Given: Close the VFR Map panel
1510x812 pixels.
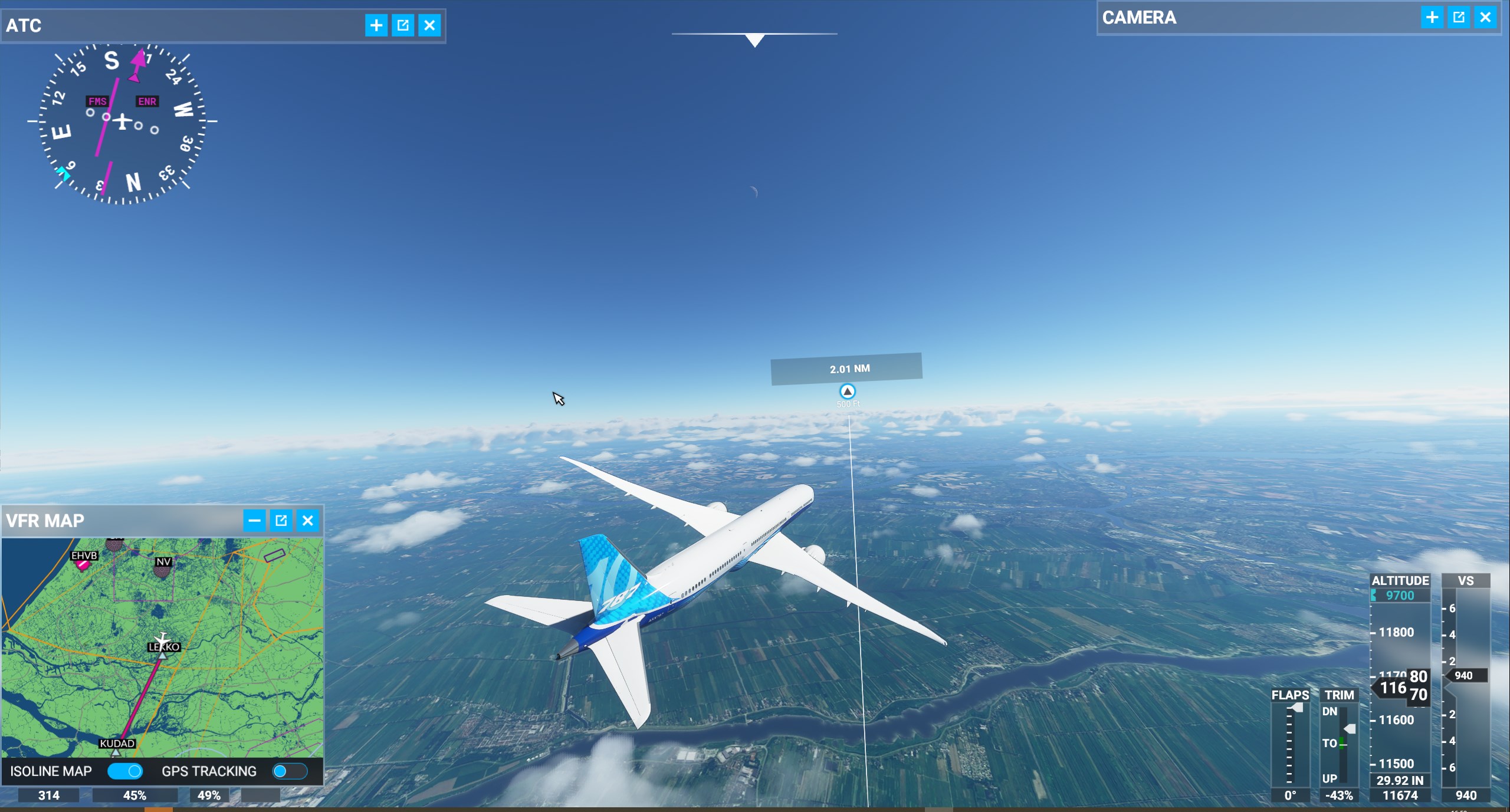Looking at the screenshot, I should tap(308, 520).
